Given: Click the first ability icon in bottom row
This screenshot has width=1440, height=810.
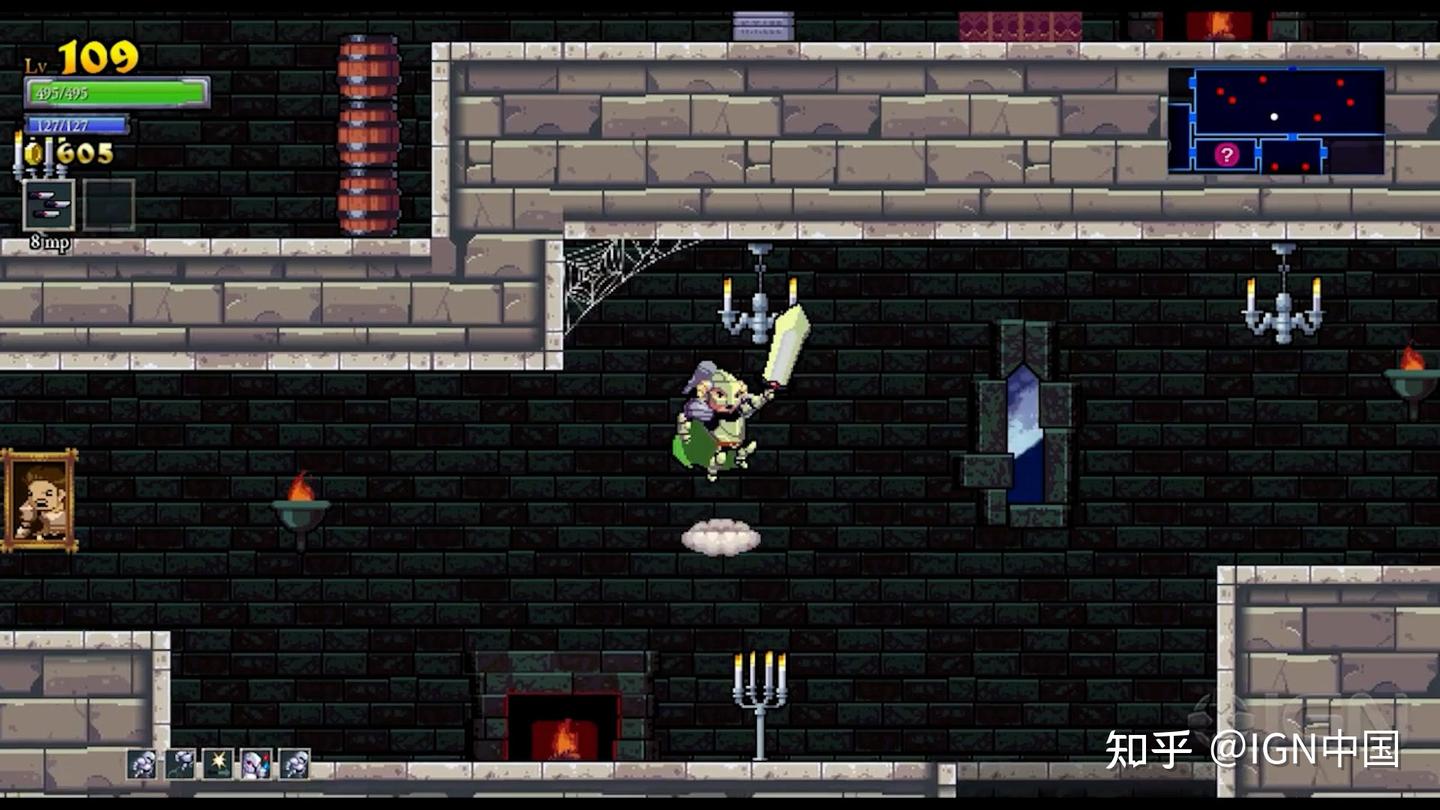Looking at the screenshot, I should (x=140, y=765).
